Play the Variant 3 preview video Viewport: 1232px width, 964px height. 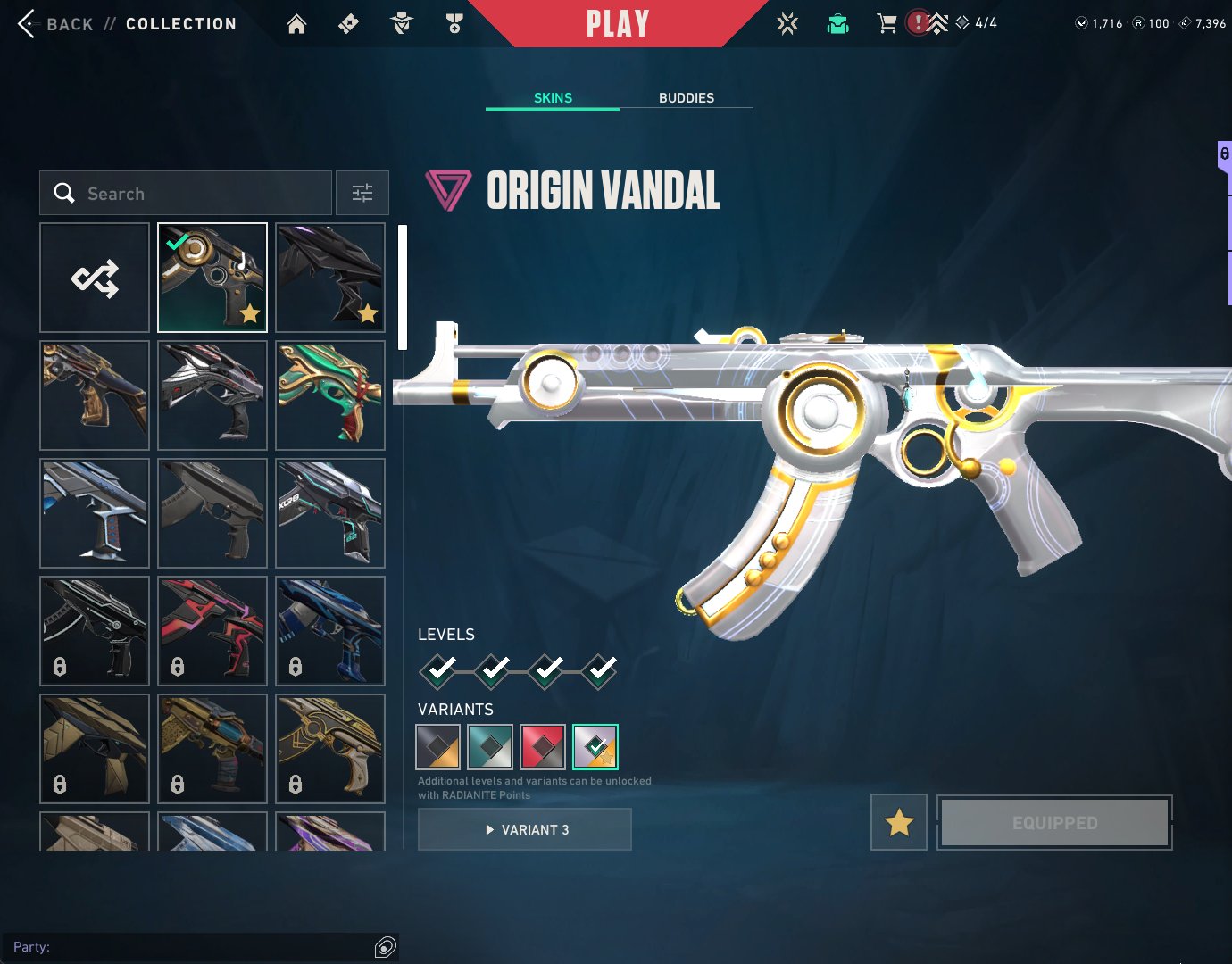click(x=525, y=830)
